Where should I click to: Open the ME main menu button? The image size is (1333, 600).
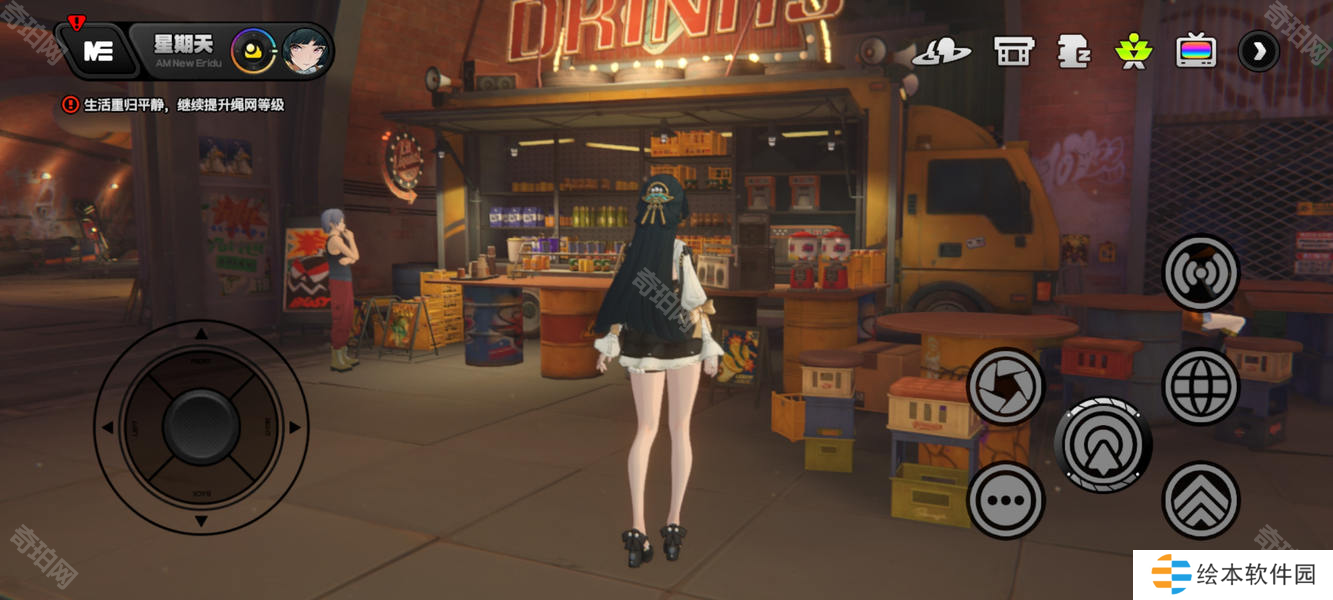click(x=98, y=51)
